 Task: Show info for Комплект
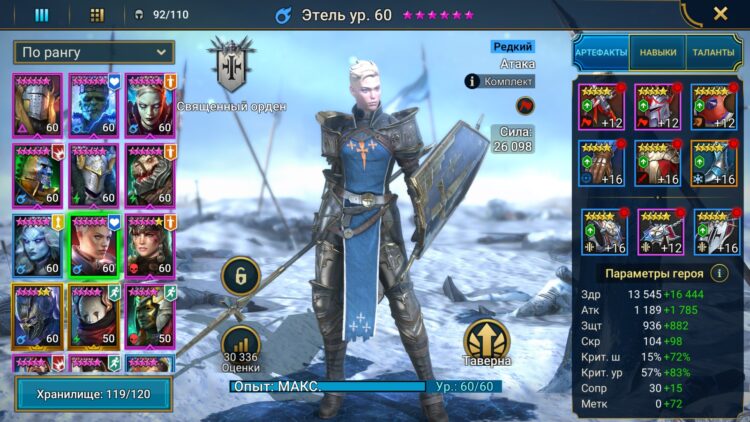(x=473, y=81)
